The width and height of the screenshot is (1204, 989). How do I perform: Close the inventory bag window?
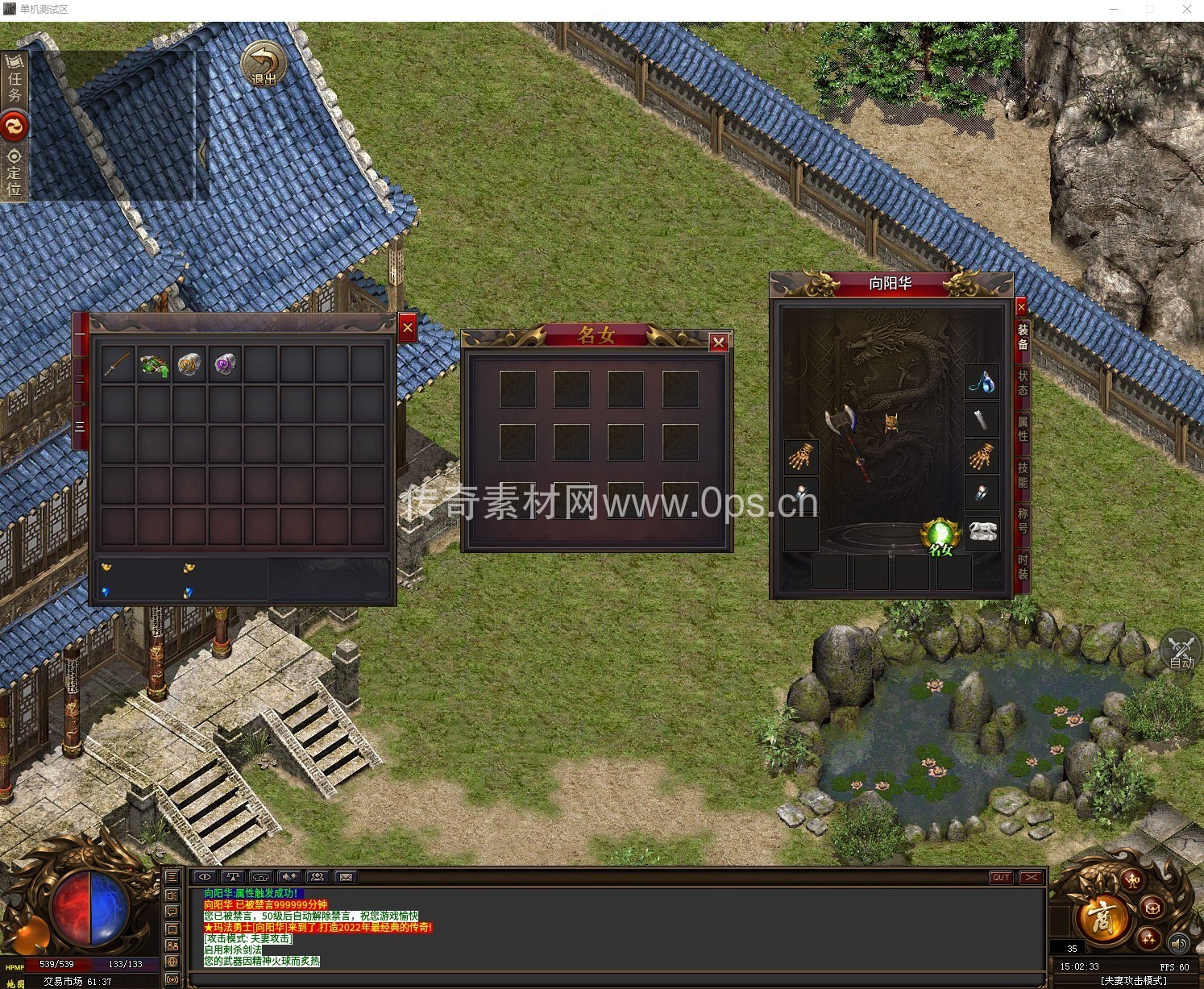pyautogui.click(x=408, y=327)
